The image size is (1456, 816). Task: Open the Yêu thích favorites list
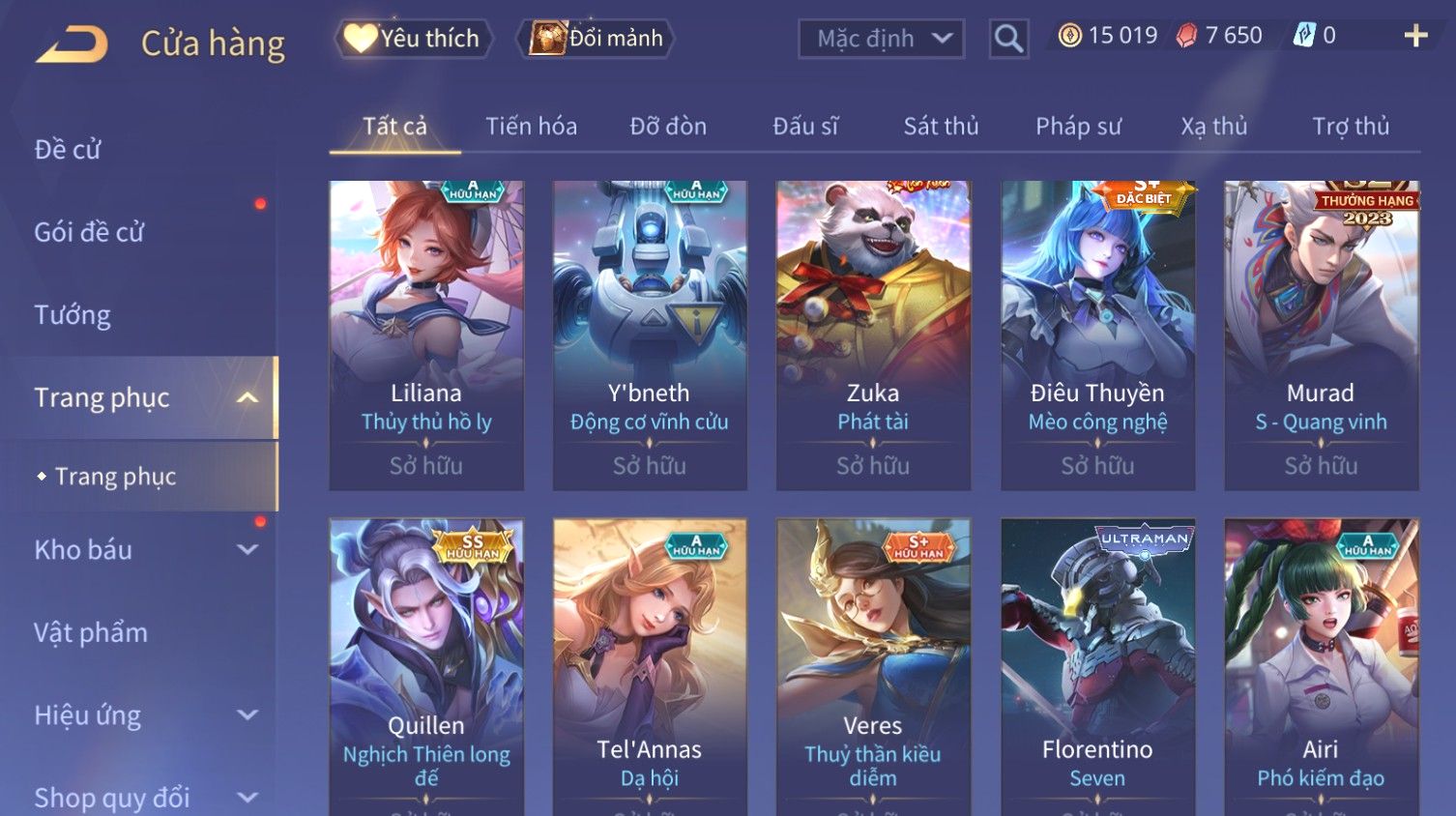click(x=414, y=39)
